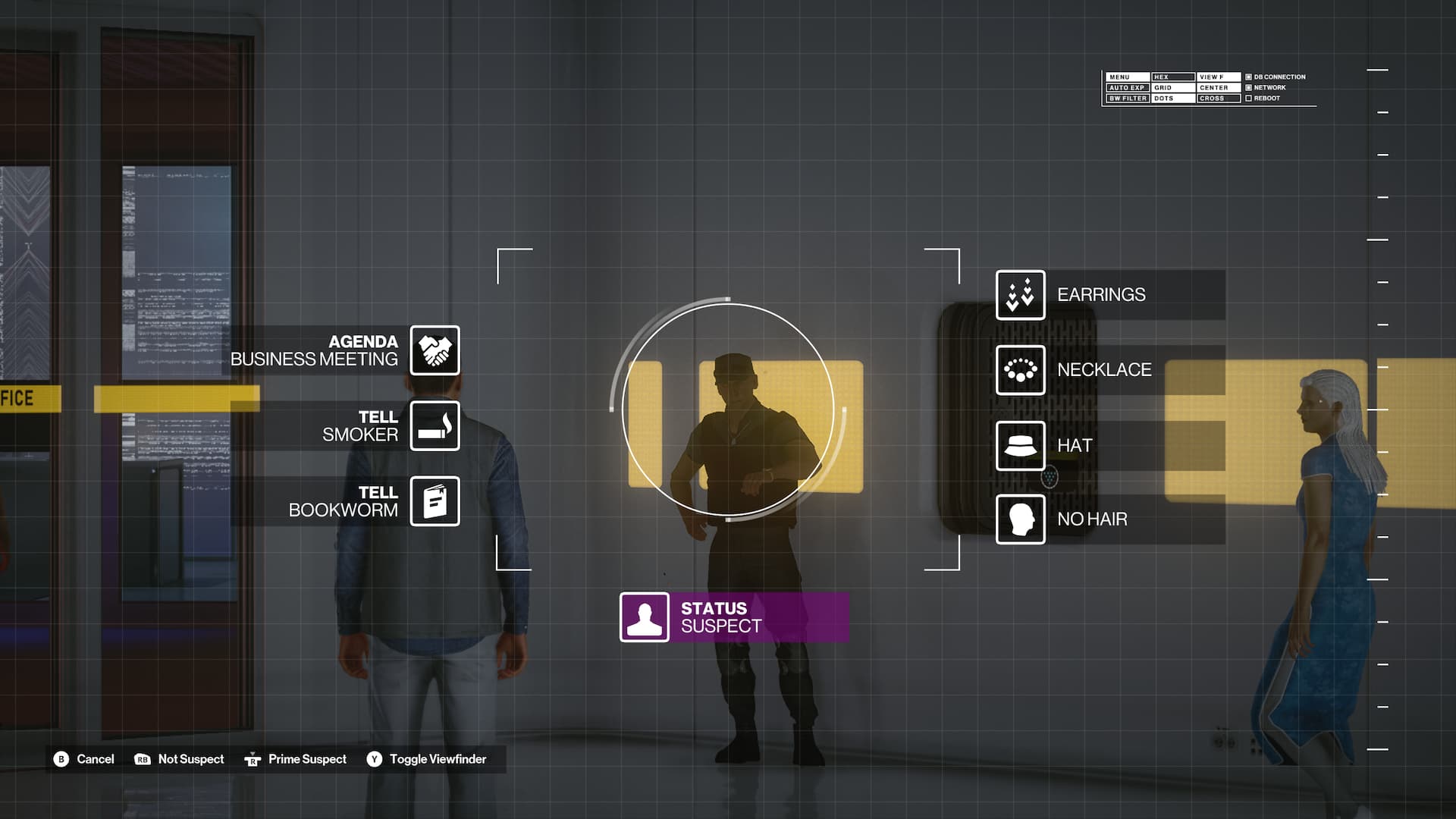Click the handshake agenda icon
The image size is (1456, 819).
pyautogui.click(x=435, y=350)
